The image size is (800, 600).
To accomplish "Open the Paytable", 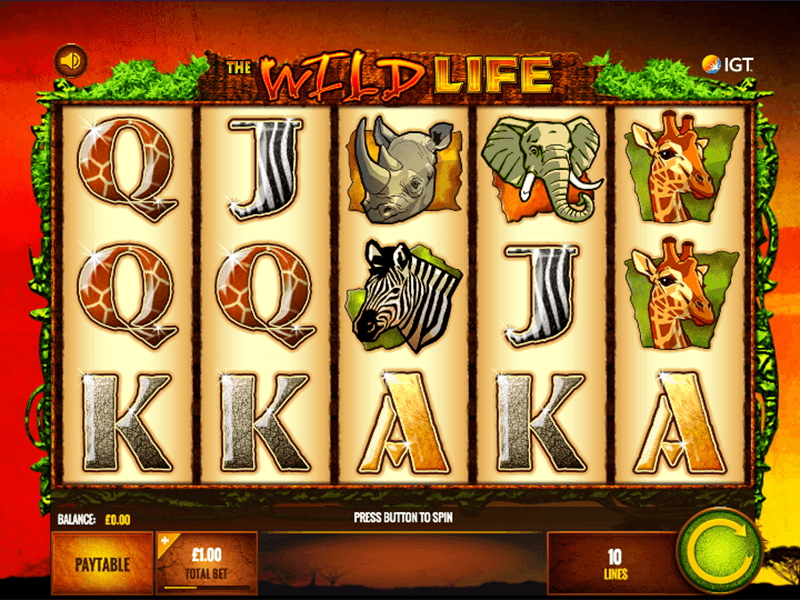I will coord(102,564).
